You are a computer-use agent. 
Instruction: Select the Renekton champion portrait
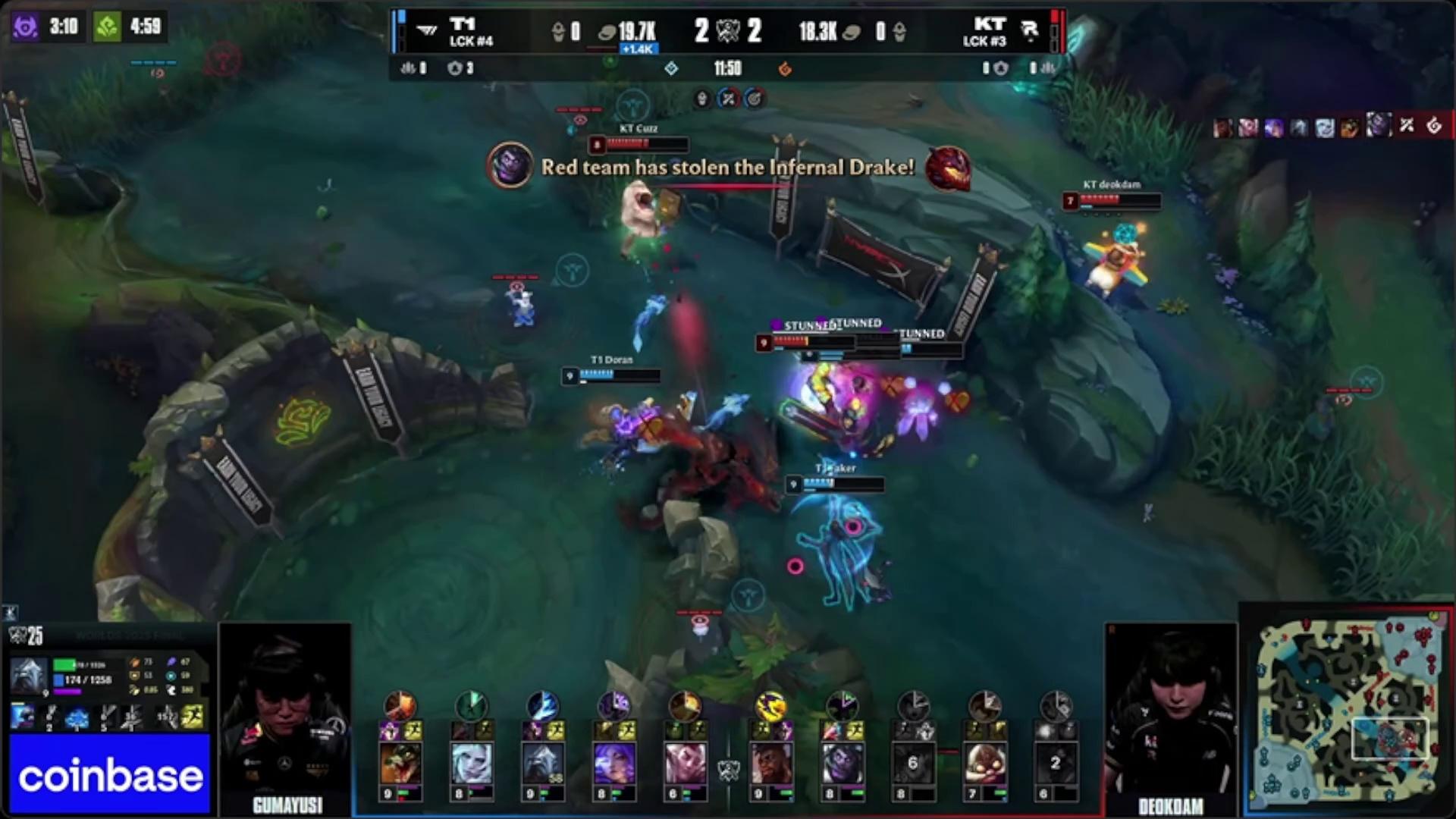click(x=400, y=762)
